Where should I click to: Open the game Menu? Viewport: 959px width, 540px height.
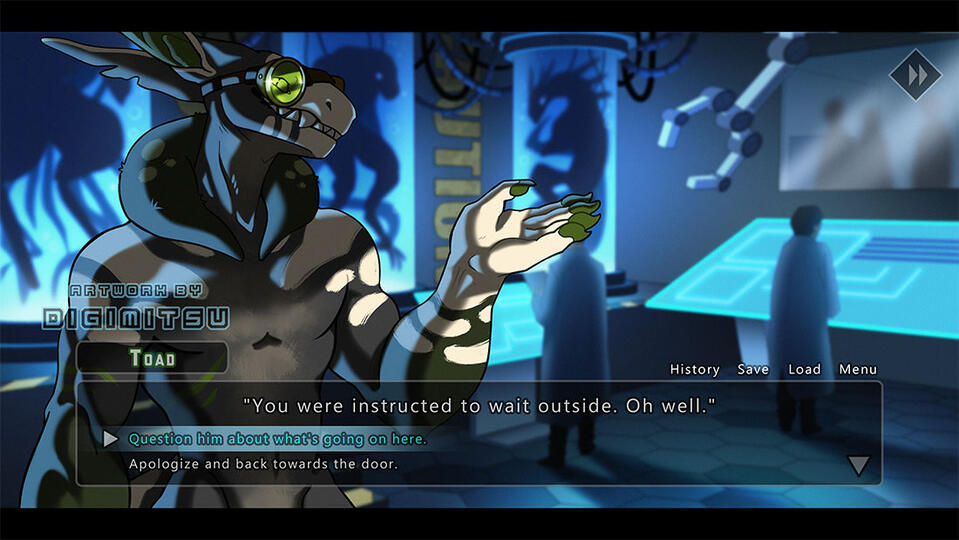point(858,369)
